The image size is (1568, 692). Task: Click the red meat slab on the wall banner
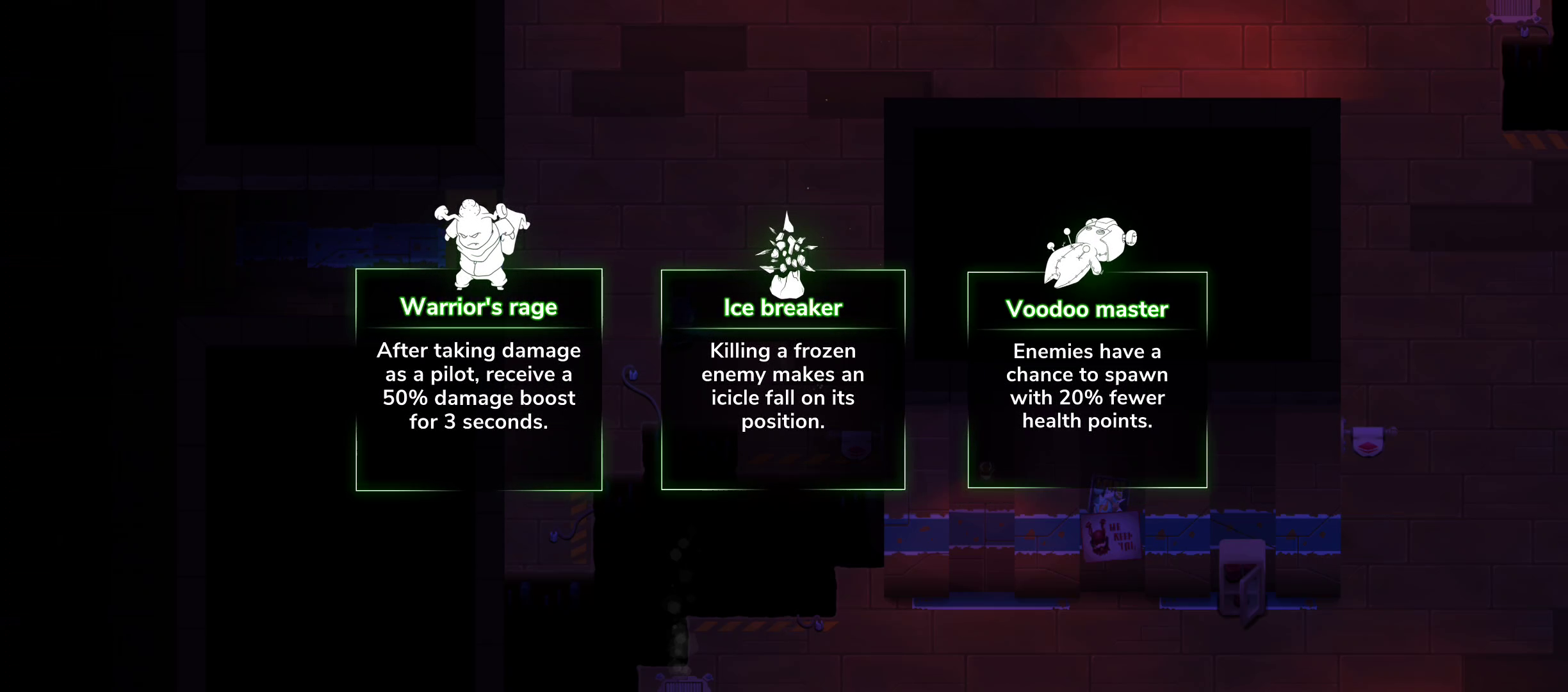(x=1368, y=447)
